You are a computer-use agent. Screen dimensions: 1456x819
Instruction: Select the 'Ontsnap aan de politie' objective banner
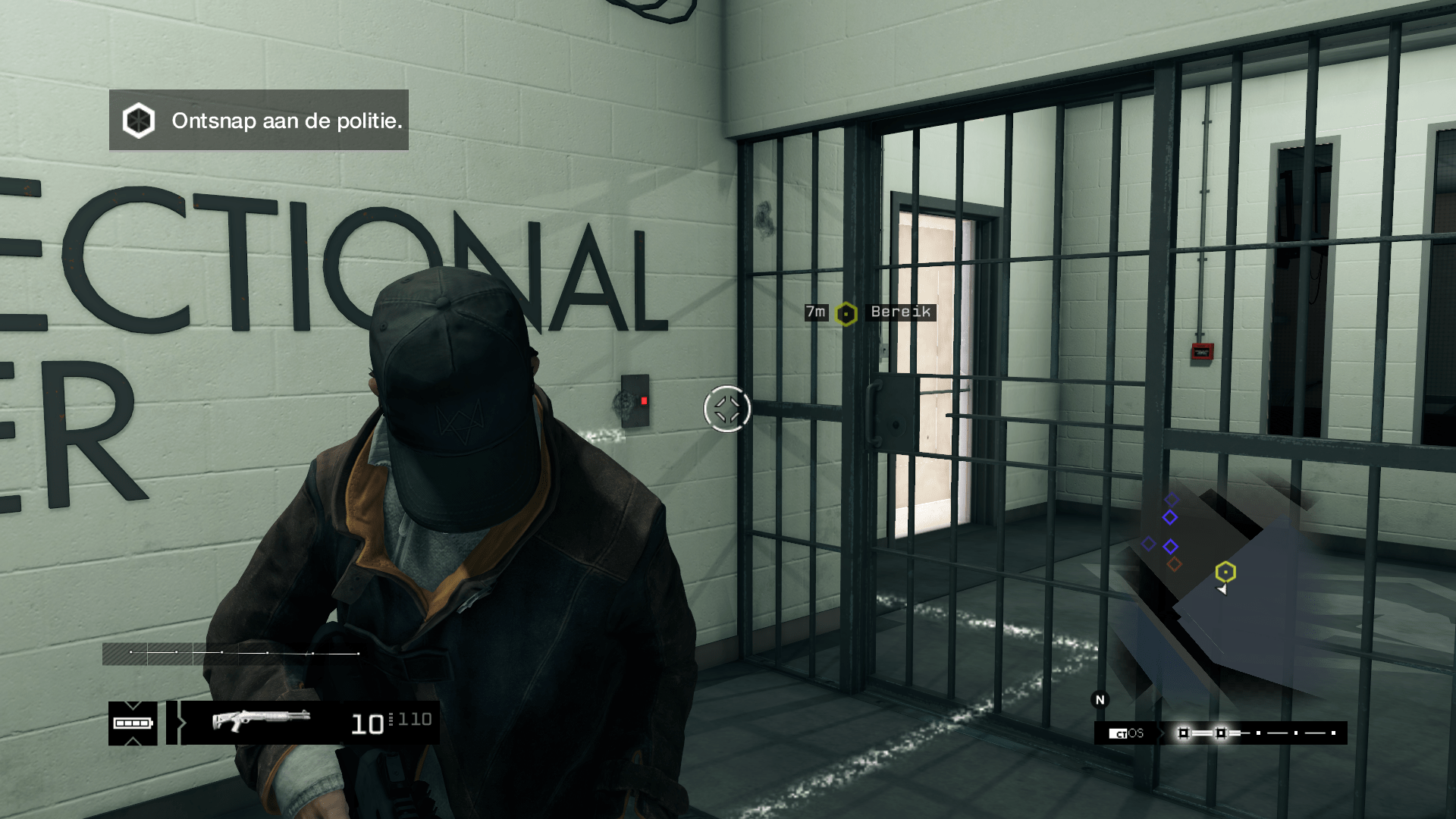(x=287, y=121)
